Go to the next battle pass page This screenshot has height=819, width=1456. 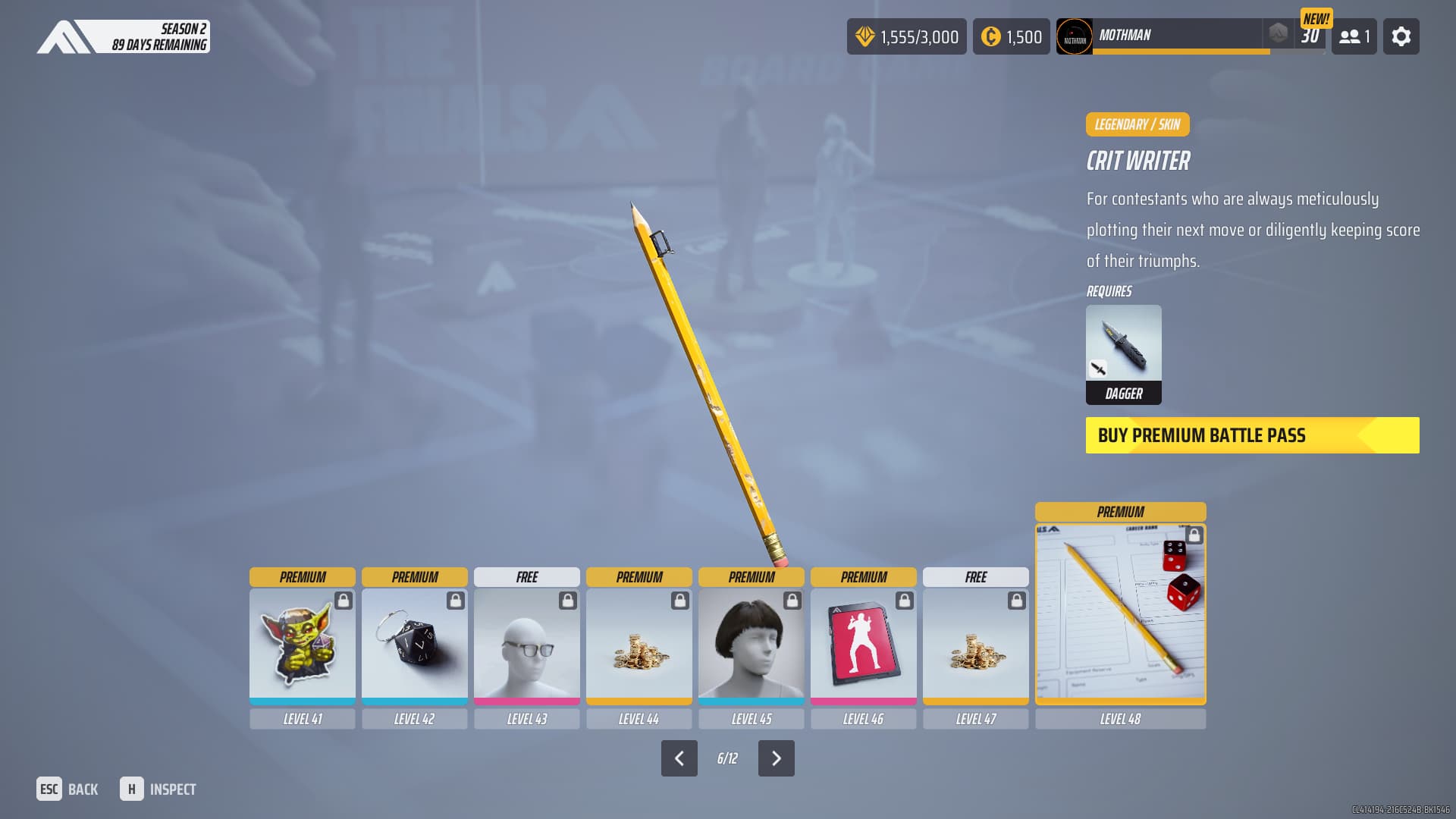pos(776,758)
